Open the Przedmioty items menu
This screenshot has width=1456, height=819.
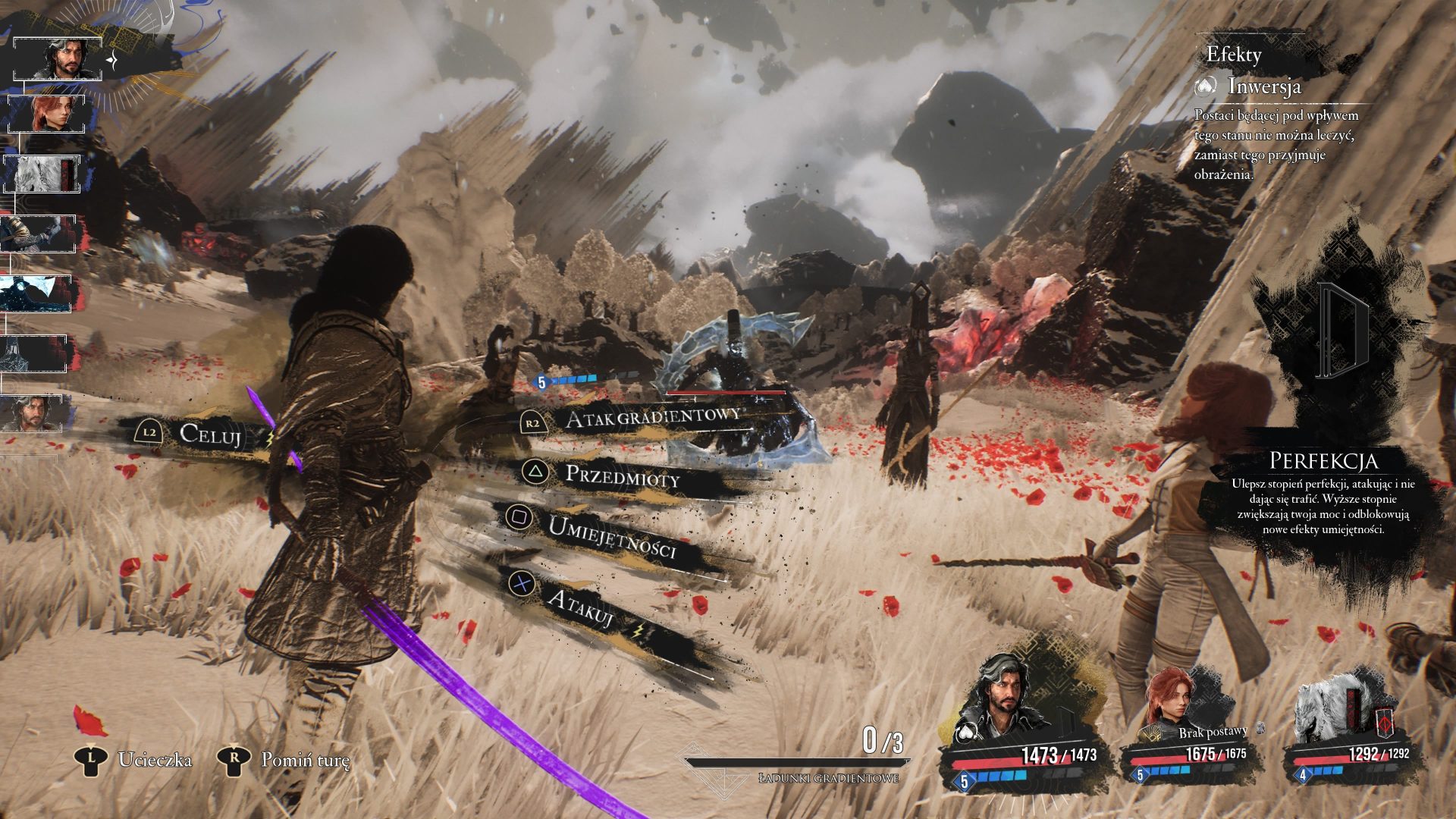(622, 476)
